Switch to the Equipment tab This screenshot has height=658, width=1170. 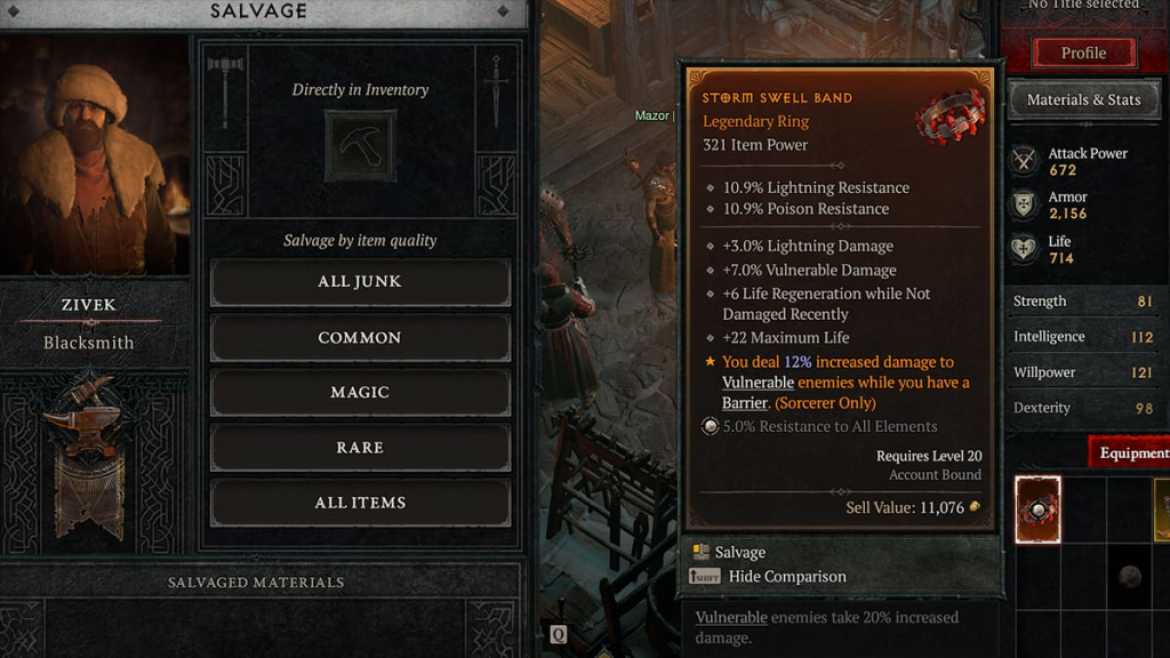(x=1132, y=453)
